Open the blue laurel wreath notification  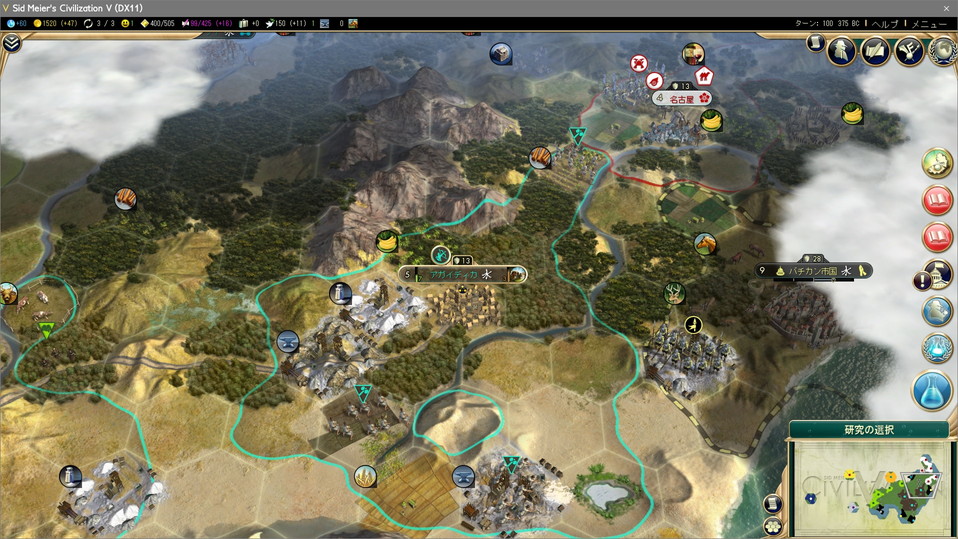[937, 347]
